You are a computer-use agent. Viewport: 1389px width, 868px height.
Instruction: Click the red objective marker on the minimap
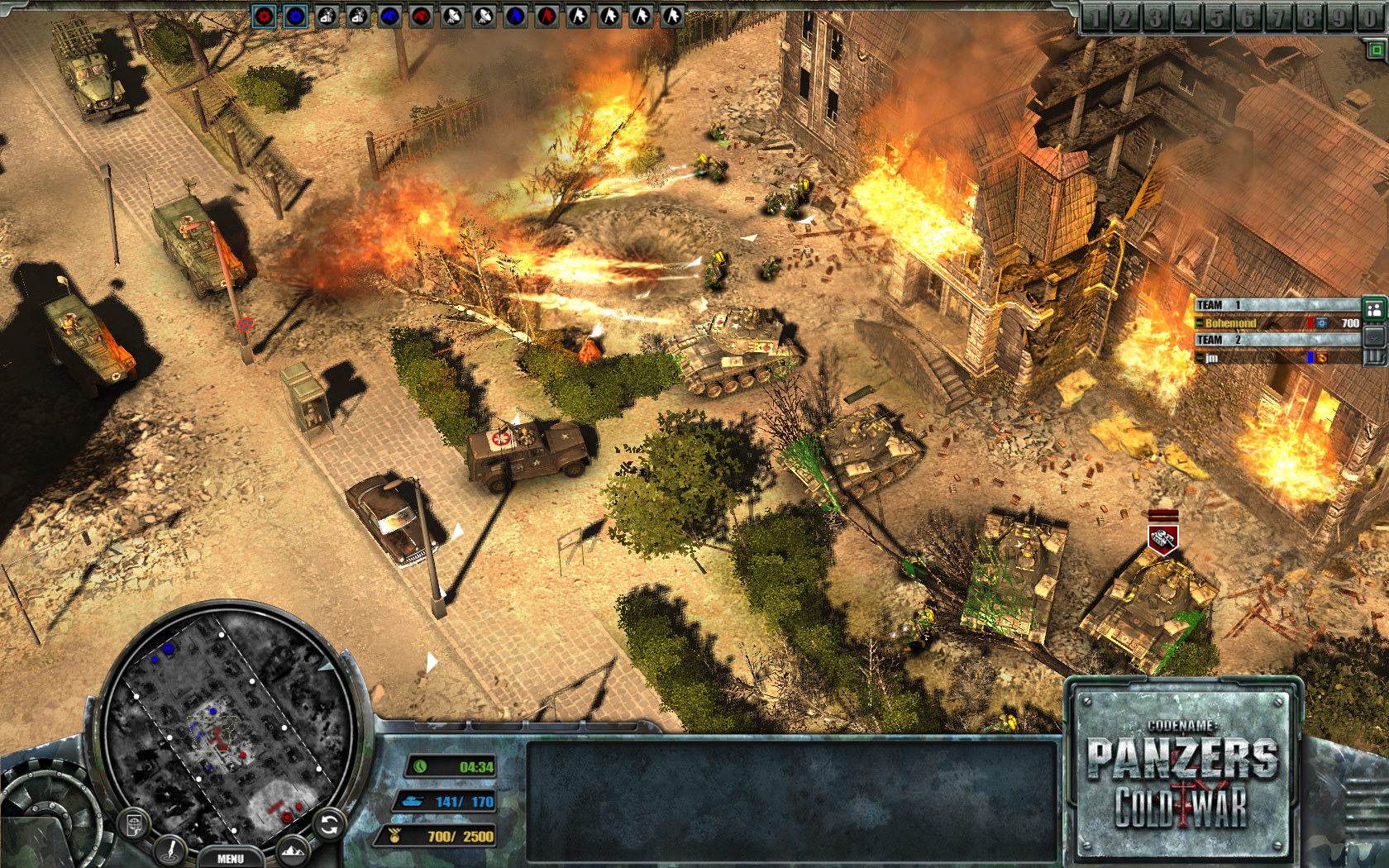pos(287,818)
